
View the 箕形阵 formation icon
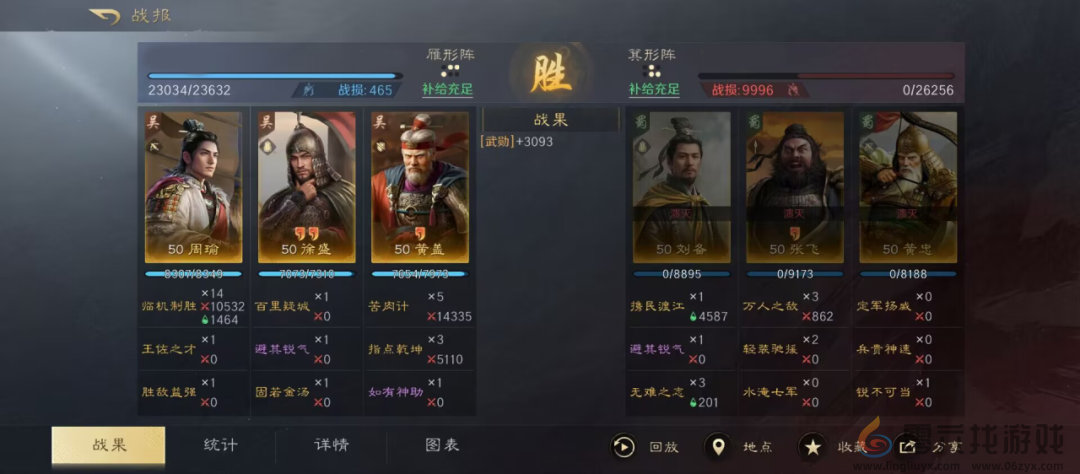[652, 71]
